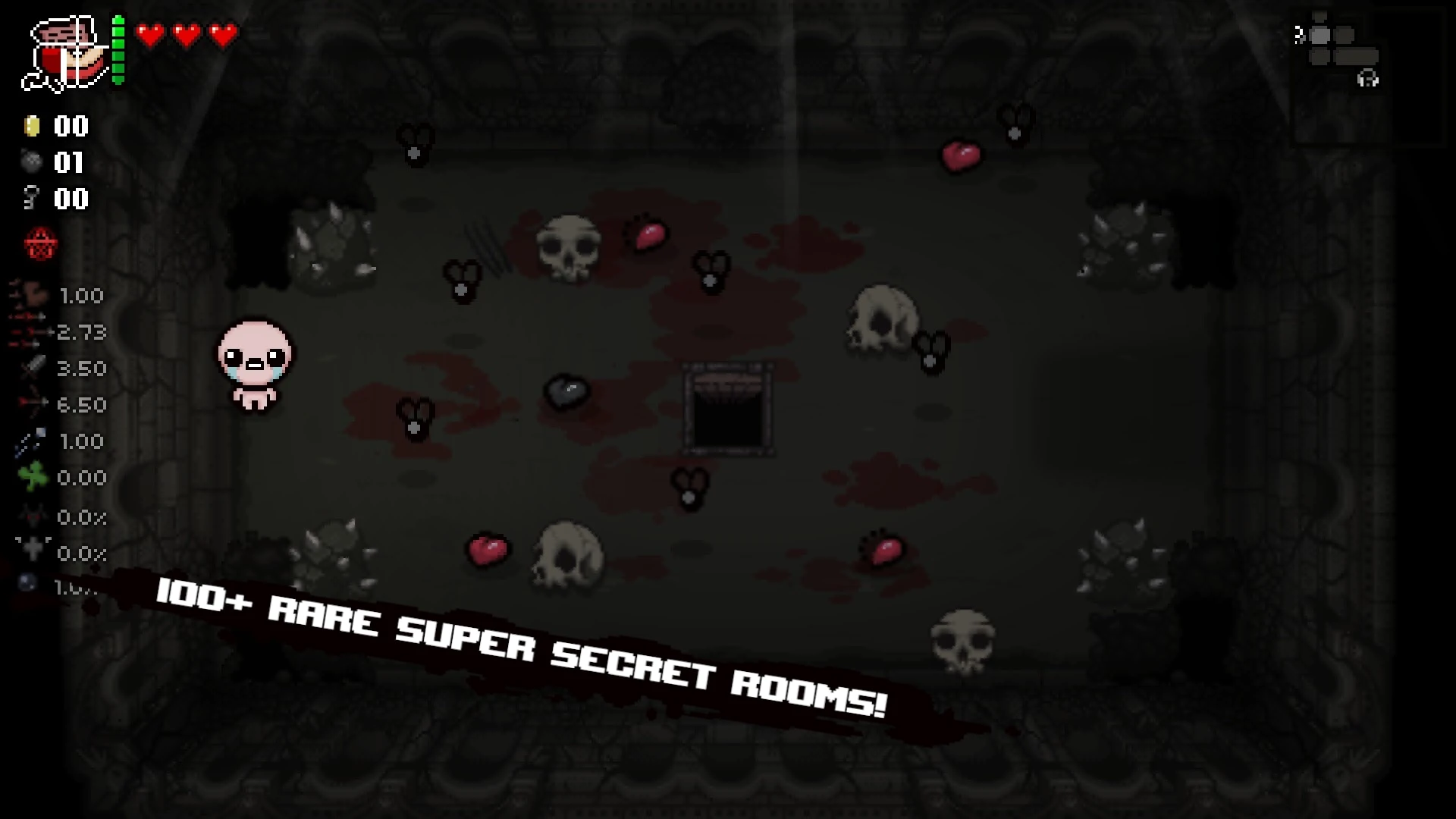The image size is (1456, 819).
Task: Select the first red heart in health bar
Action: click(x=151, y=33)
